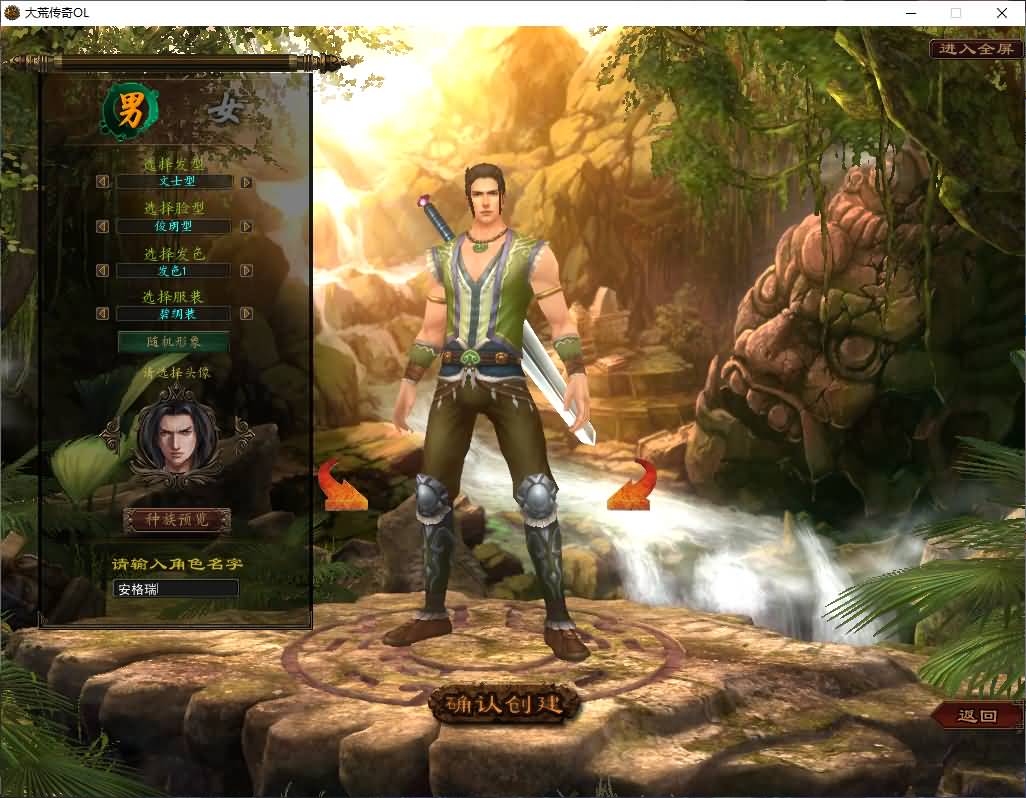Go back using the 返回 button
The width and height of the screenshot is (1026, 798).
point(977,716)
